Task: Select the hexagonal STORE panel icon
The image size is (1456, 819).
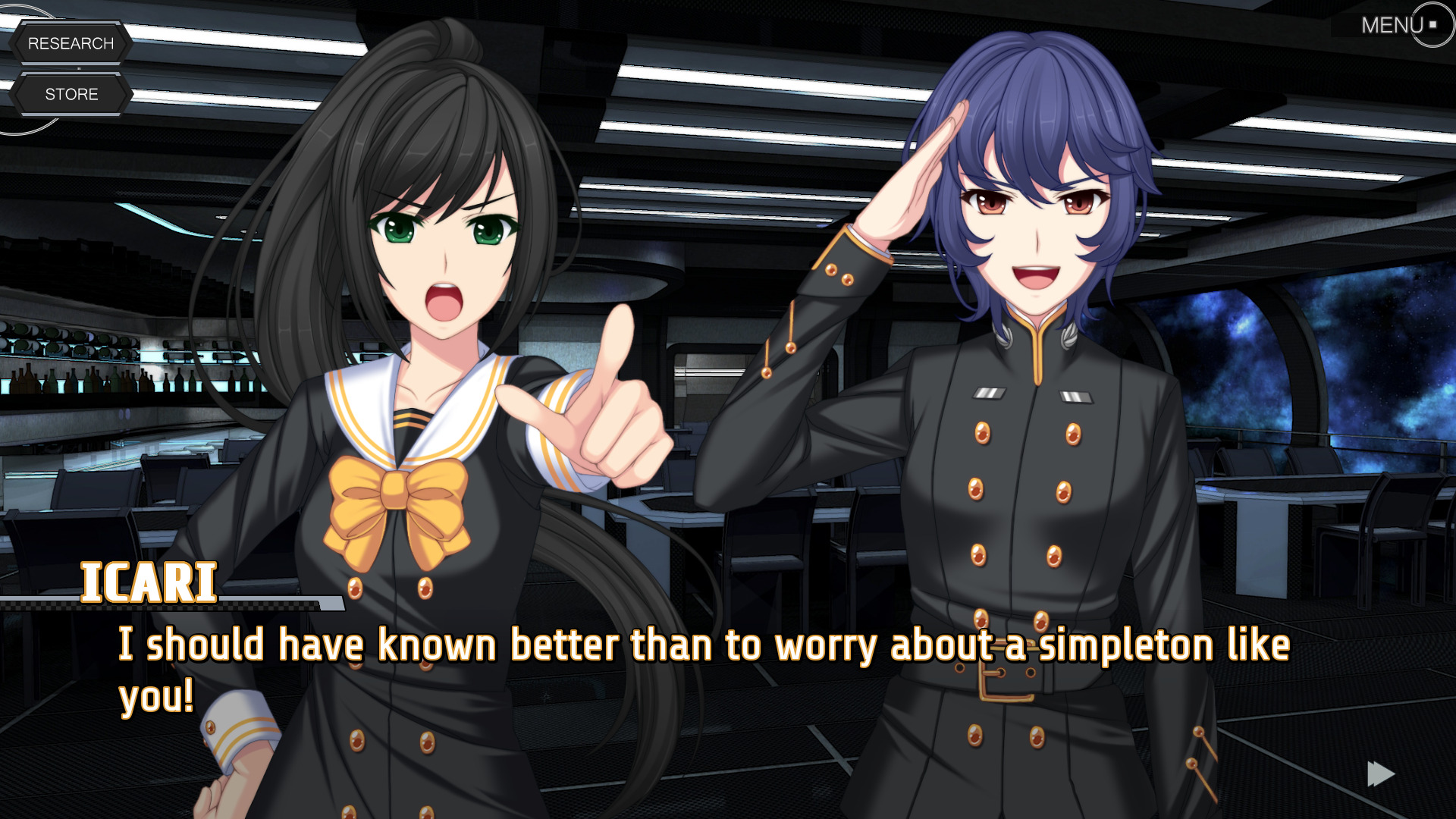Action: coord(72,94)
